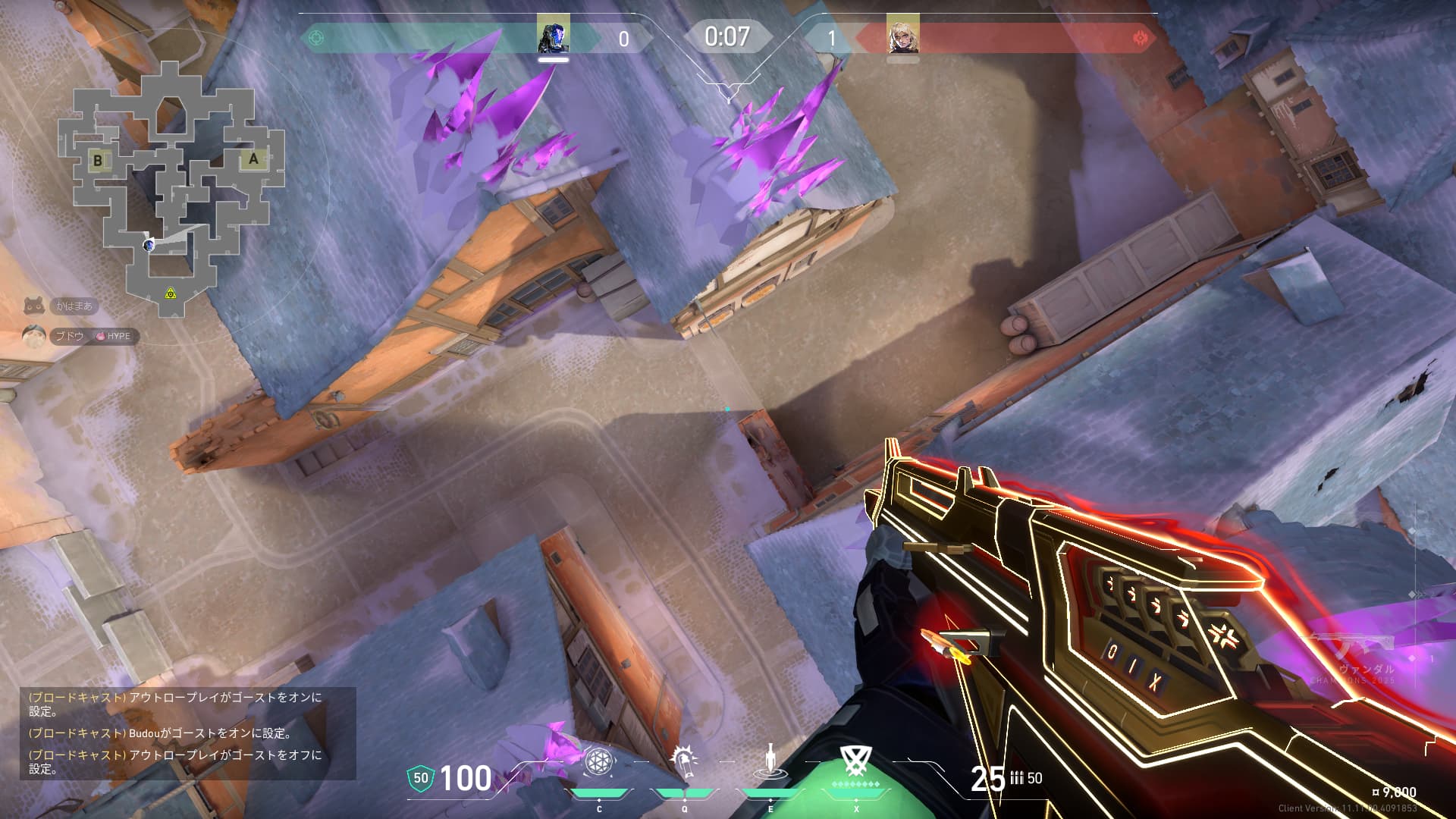This screenshot has width=1456, height=819.
Task: Click the ブドウ HYPE player name tag
Action: (x=94, y=336)
